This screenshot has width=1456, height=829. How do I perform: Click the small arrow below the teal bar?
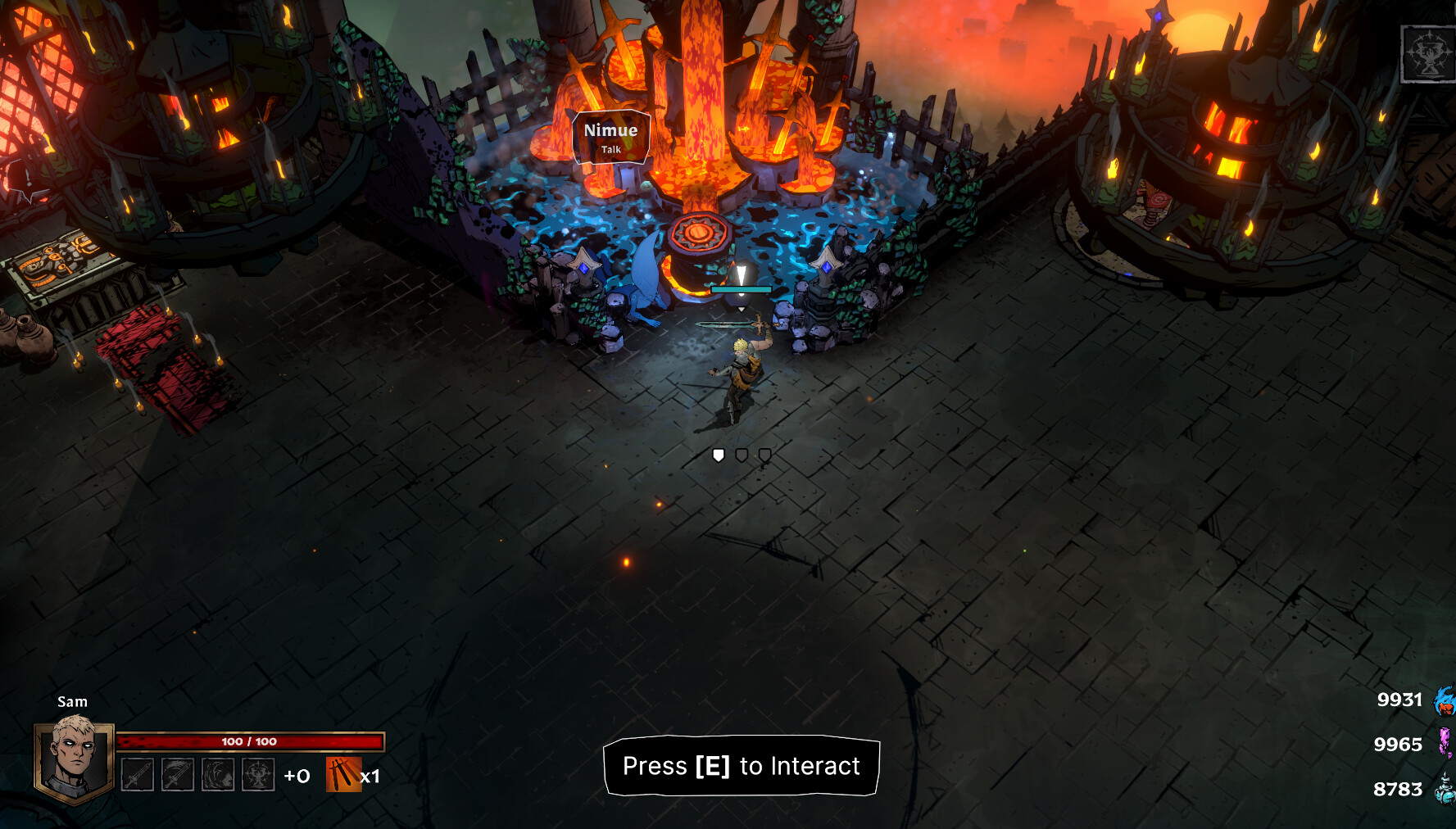coord(741,310)
